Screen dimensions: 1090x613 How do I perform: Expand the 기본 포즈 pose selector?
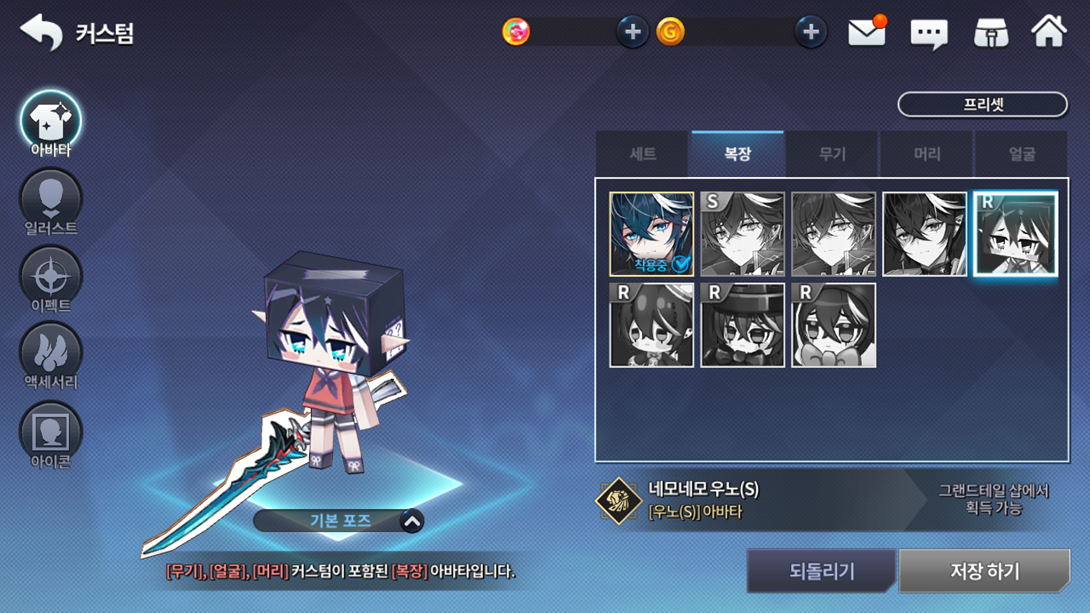[x=411, y=521]
